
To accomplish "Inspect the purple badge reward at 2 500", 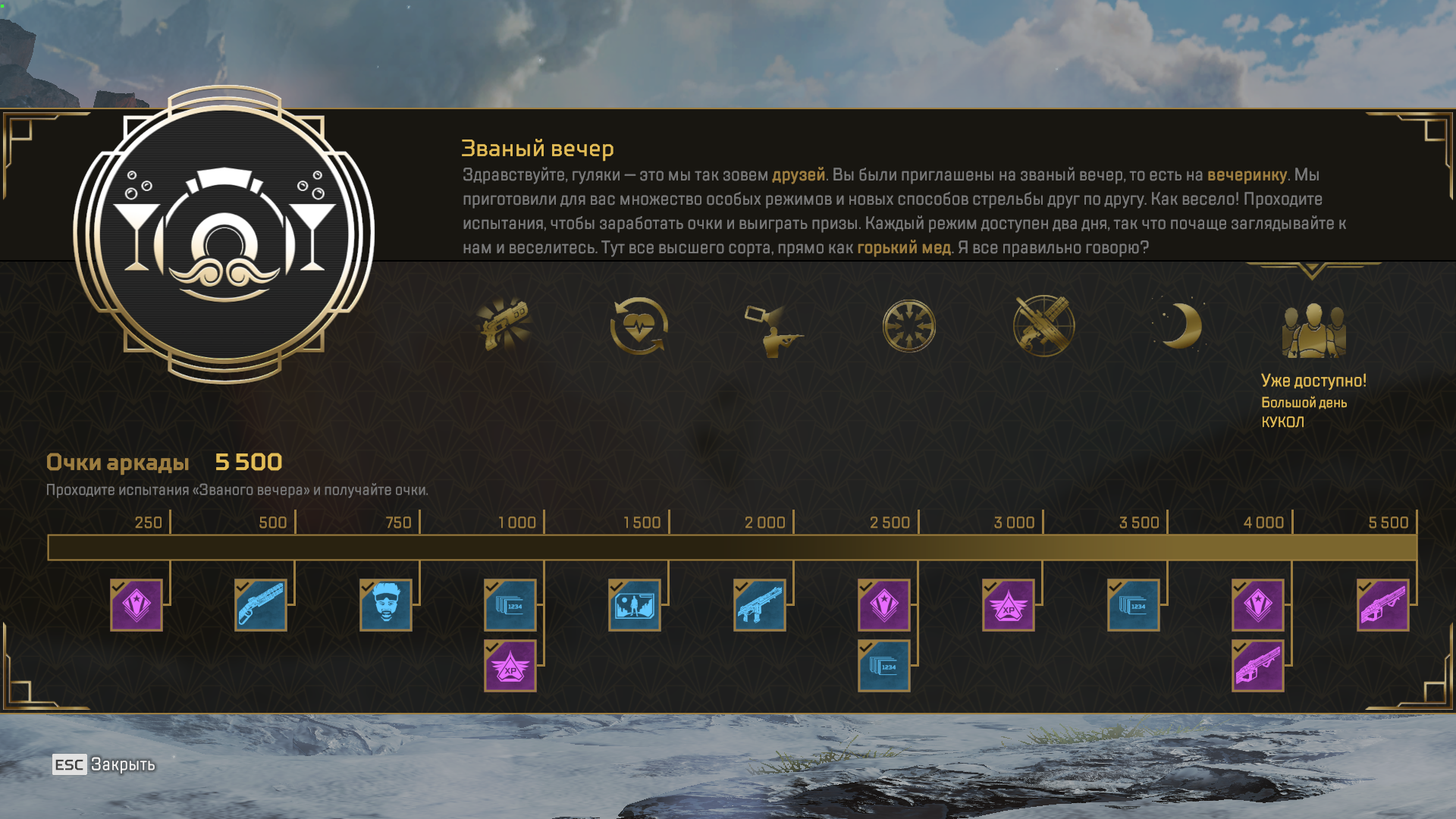I will click(884, 605).
